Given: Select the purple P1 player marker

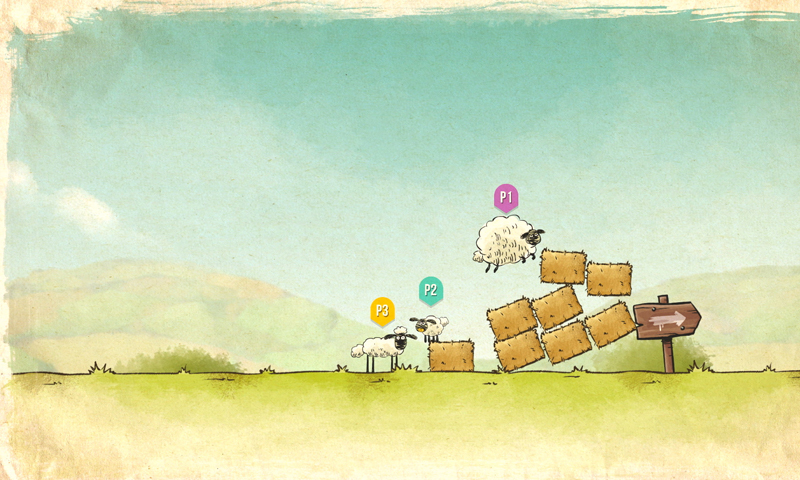Looking at the screenshot, I should pos(506,197).
